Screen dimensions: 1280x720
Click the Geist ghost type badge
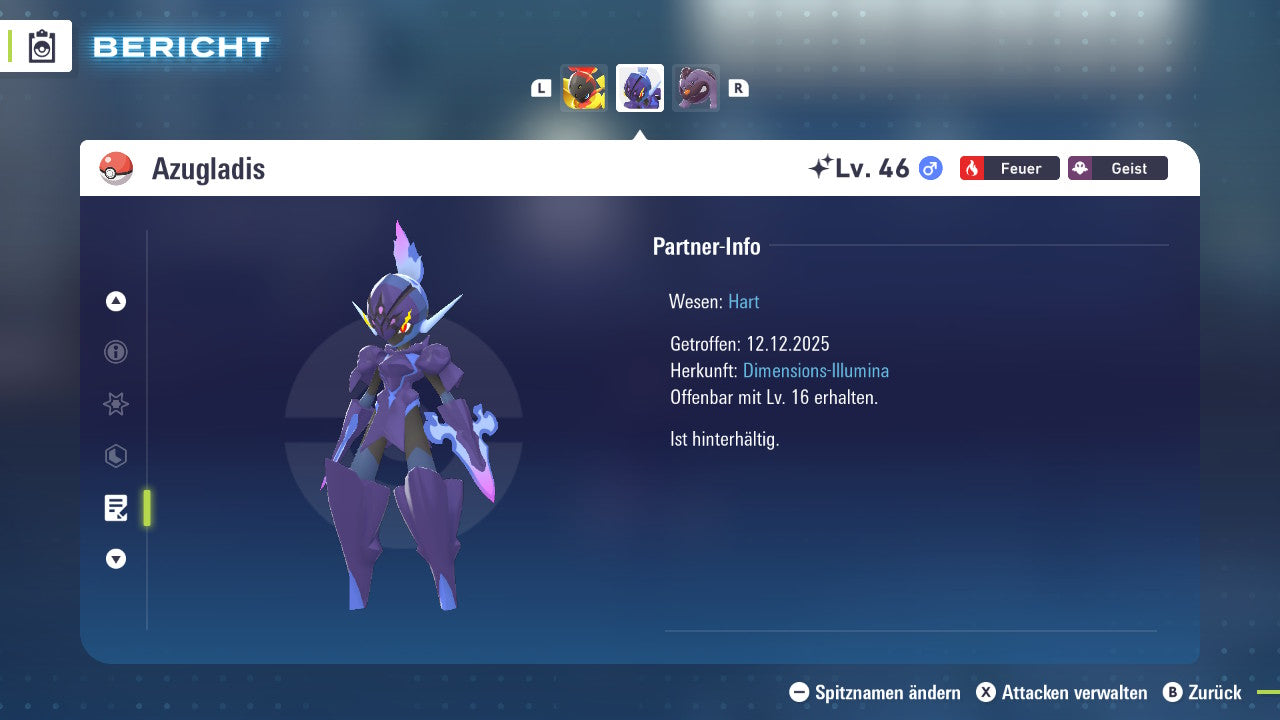point(1117,168)
